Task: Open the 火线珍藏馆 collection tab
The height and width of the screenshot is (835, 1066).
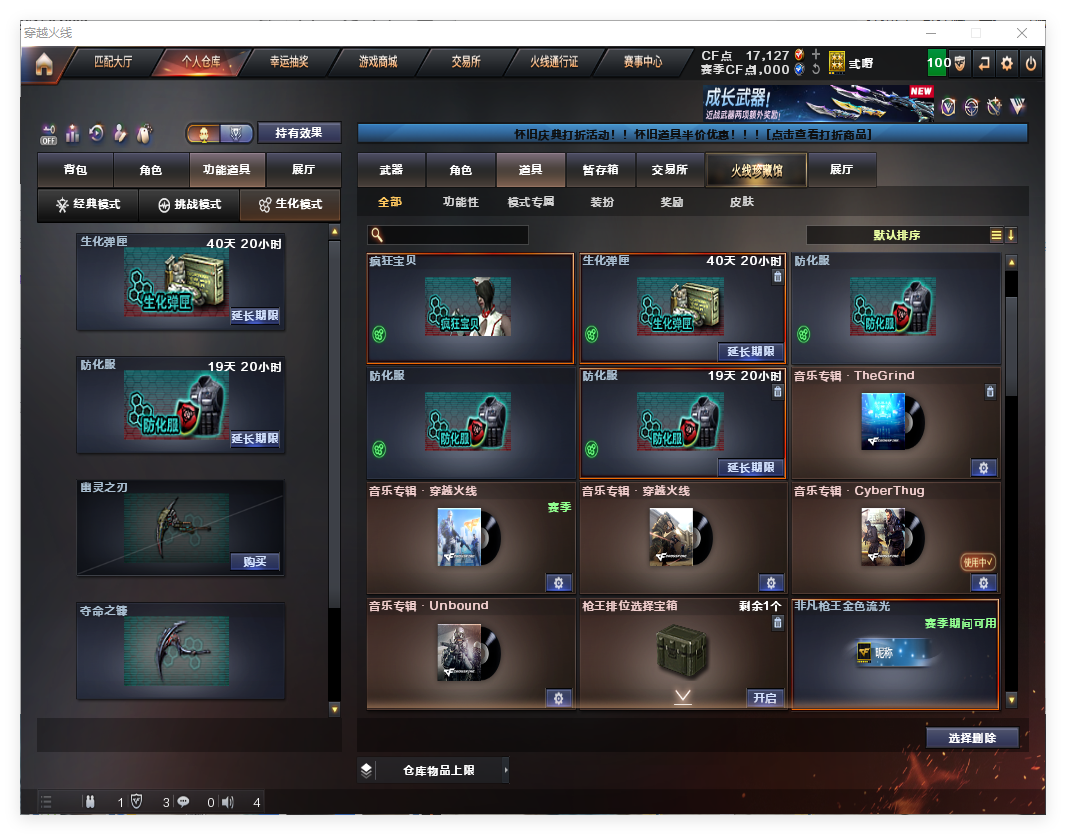Action: coord(756,170)
